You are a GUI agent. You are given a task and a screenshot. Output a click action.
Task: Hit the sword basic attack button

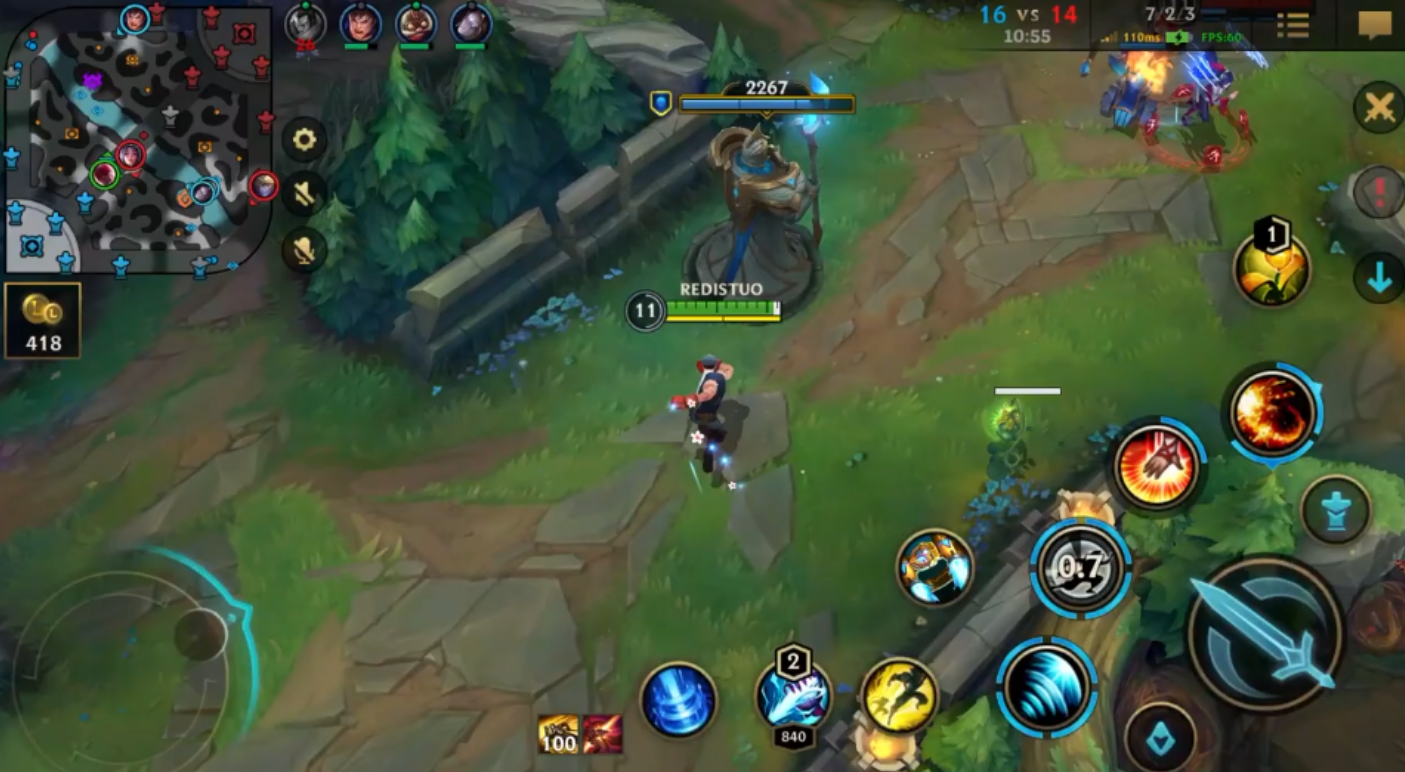(1265, 633)
